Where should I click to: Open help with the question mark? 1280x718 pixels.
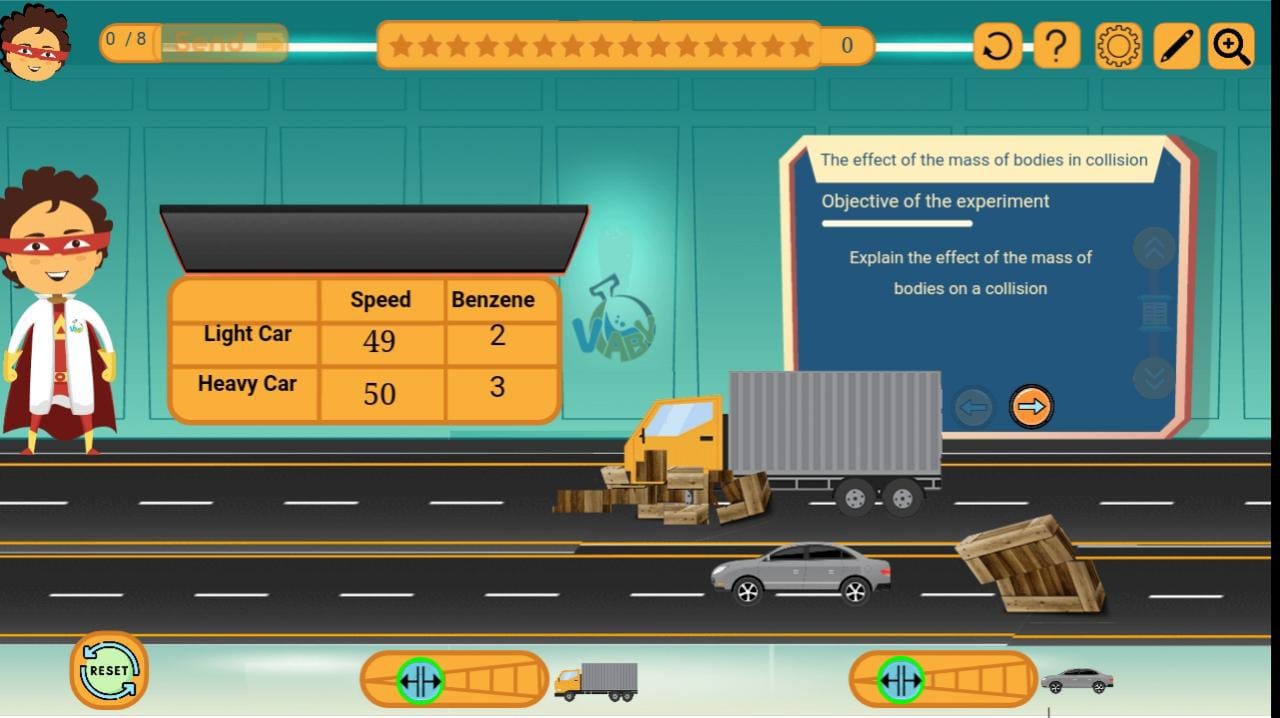[x=1056, y=46]
